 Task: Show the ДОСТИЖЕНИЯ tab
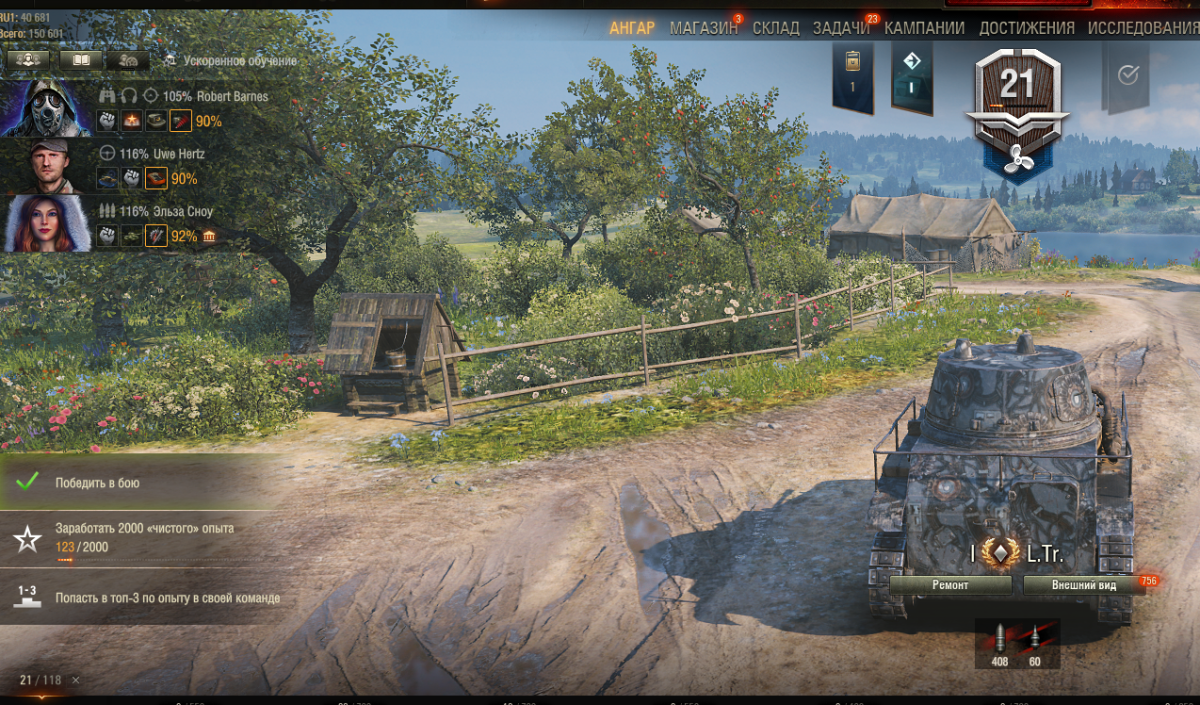click(1027, 28)
